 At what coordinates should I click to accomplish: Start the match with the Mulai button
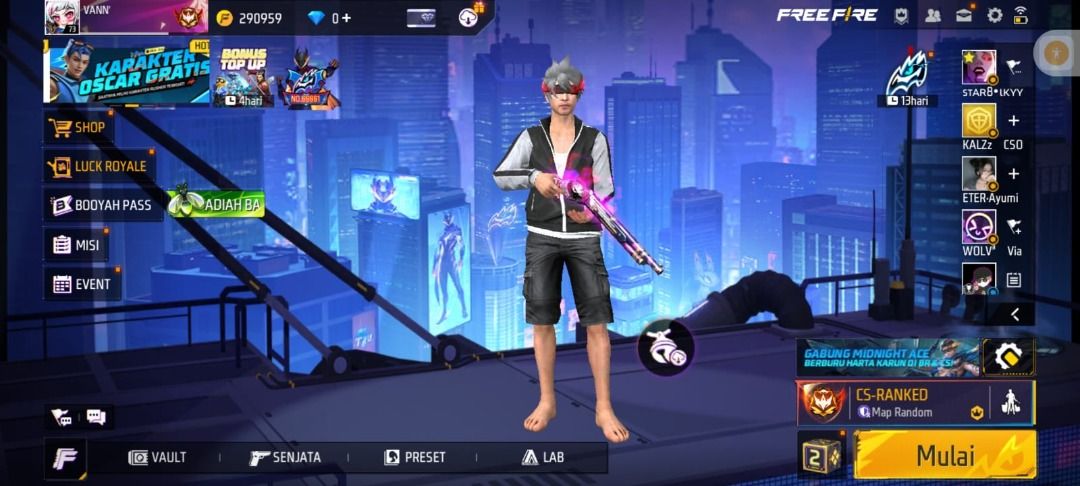pos(944,455)
